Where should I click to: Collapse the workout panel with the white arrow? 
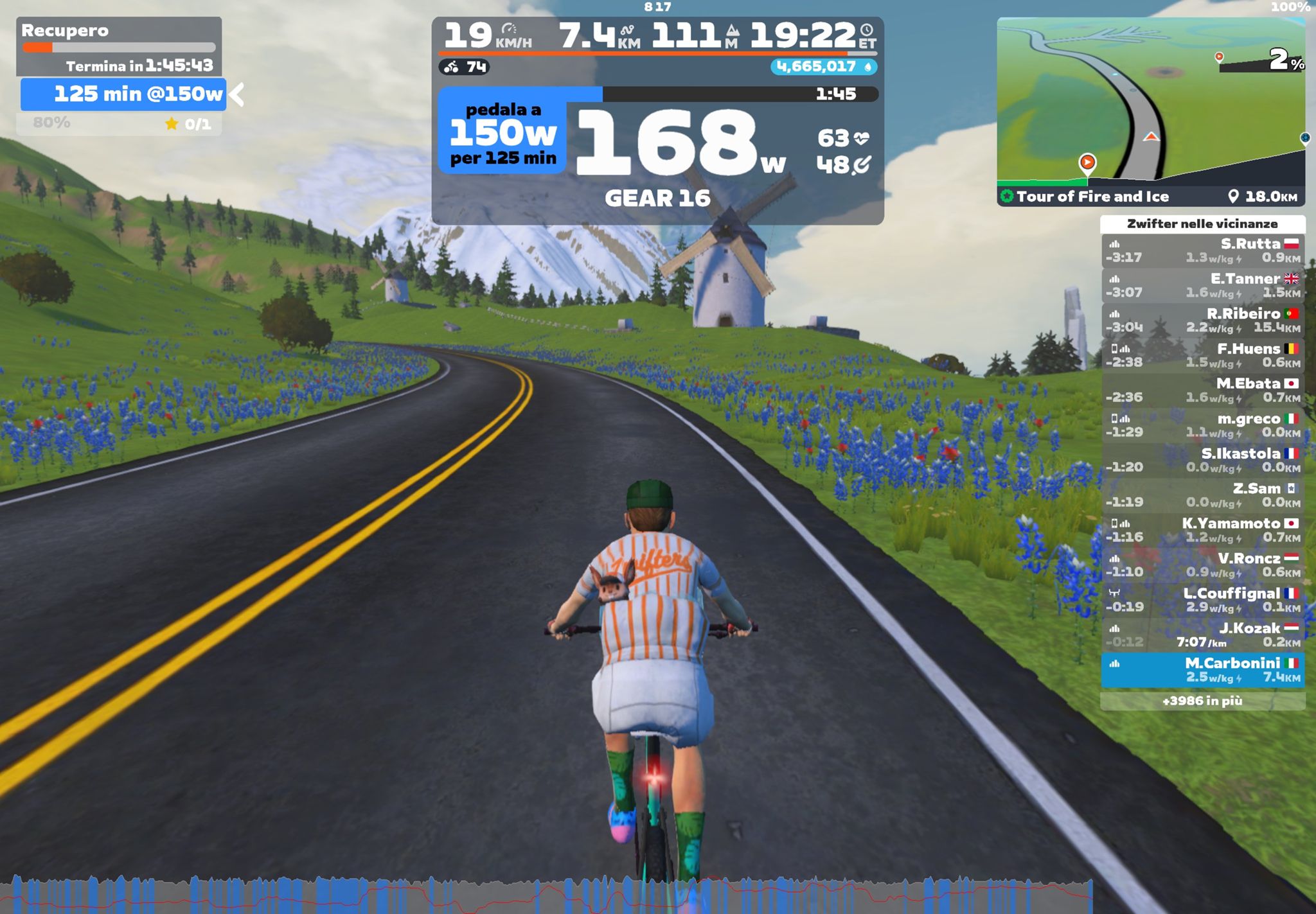pos(237,94)
